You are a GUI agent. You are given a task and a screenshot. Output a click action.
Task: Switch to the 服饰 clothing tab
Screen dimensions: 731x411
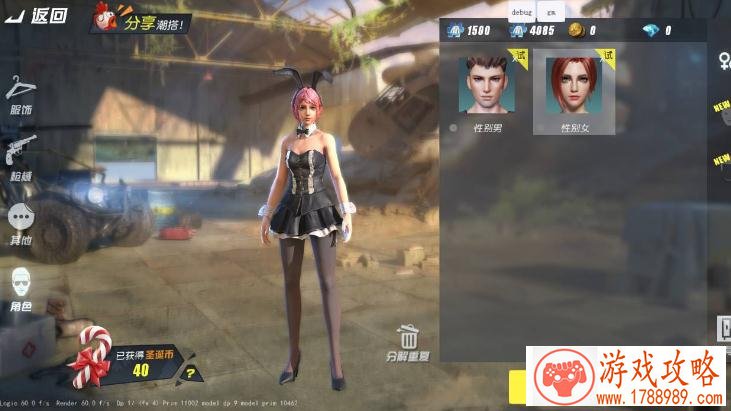pyautogui.click(x=20, y=95)
